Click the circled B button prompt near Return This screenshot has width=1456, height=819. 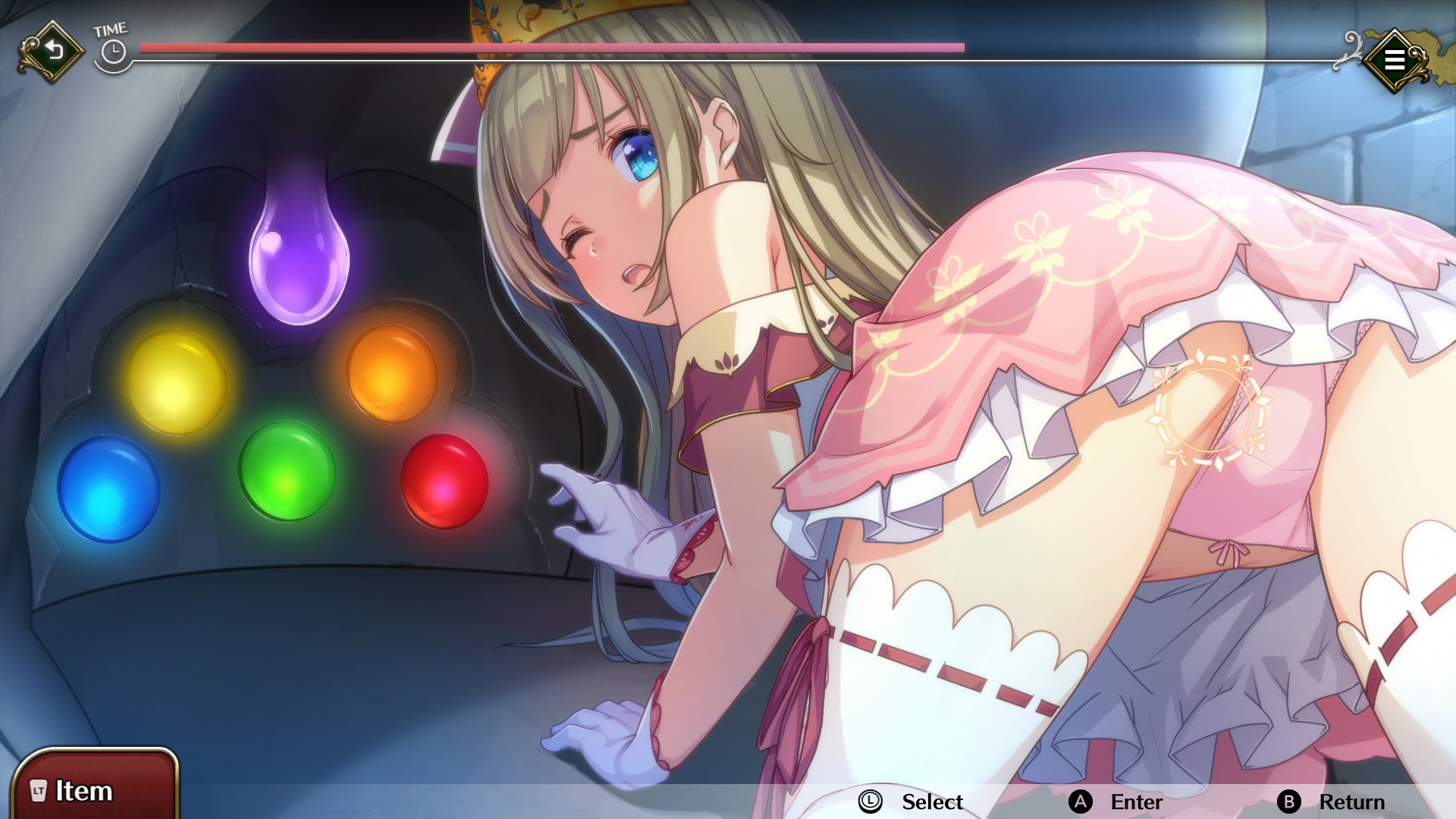tap(1291, 802)
